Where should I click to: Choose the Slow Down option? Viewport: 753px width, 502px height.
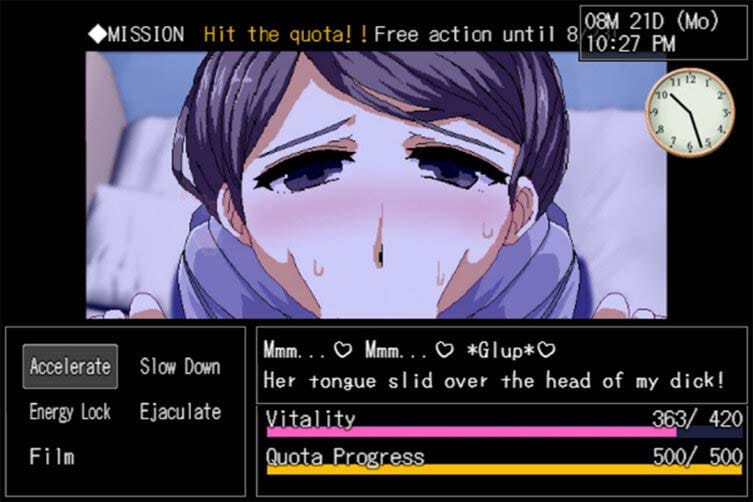click(x=180, y=366)
